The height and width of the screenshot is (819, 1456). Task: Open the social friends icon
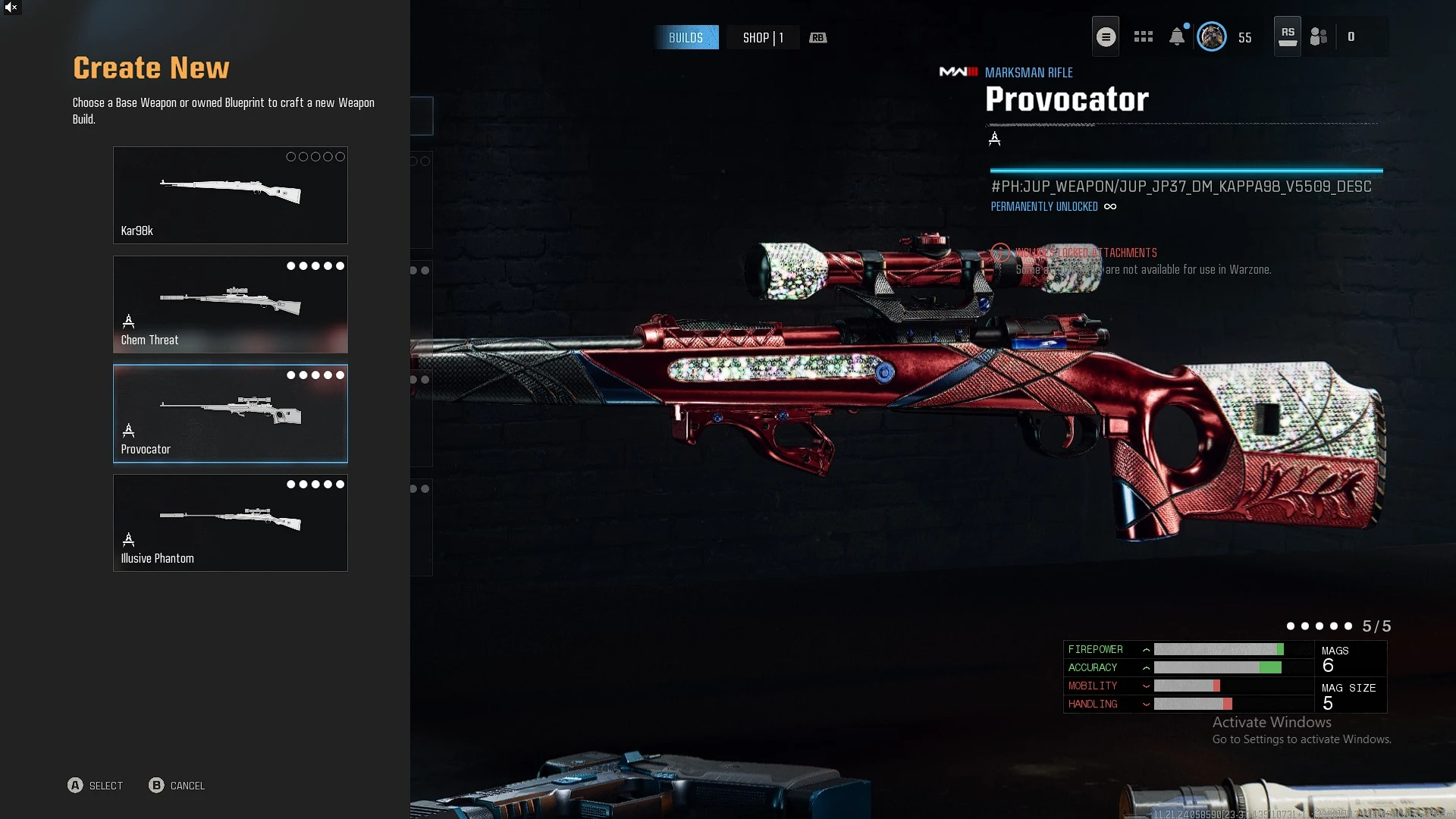[x=1319, y=36]
